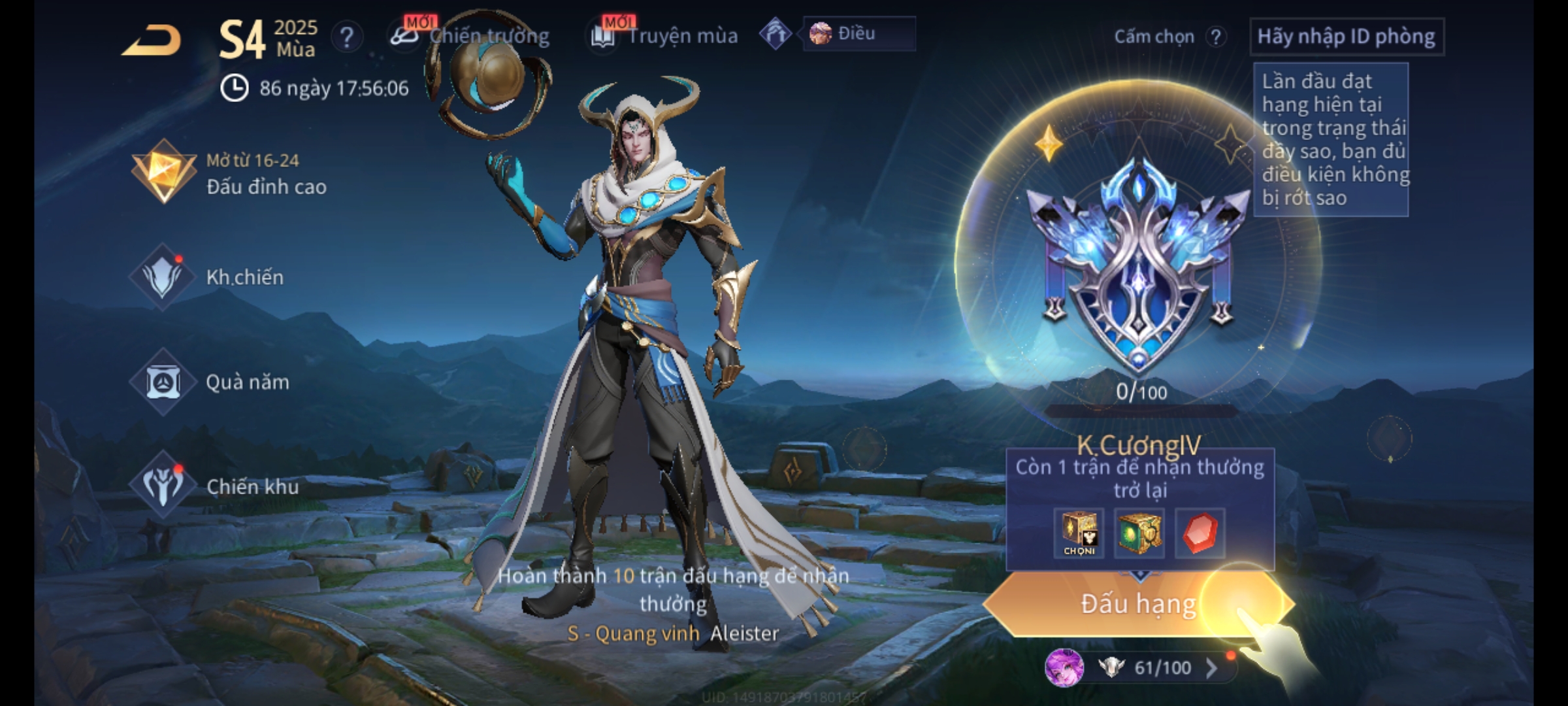The image size is (1568, 706).
Task: Select the green gem reward chest
Action: (x=1139, y=533)
